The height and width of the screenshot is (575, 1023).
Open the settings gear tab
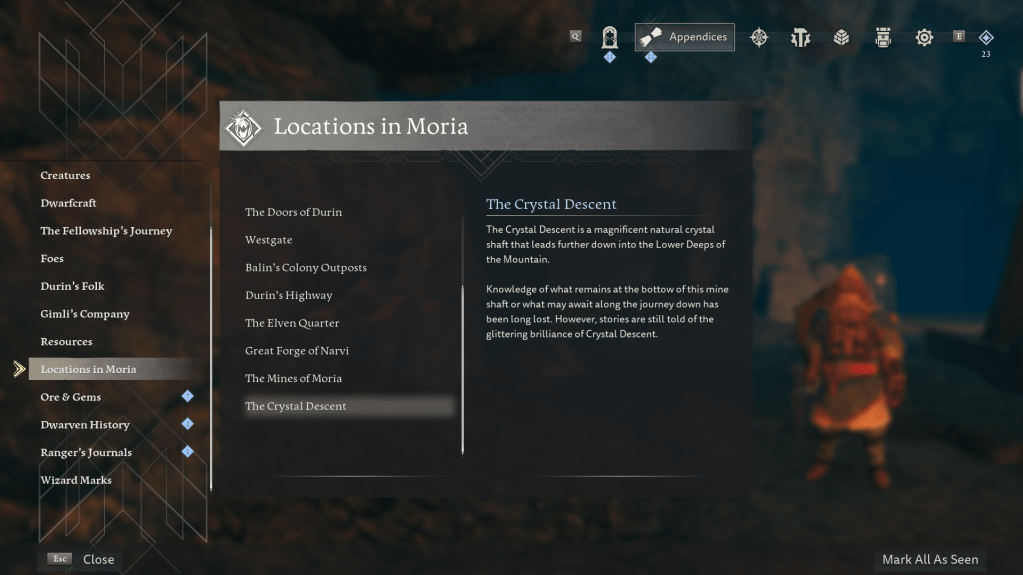(x=924, y=38)
